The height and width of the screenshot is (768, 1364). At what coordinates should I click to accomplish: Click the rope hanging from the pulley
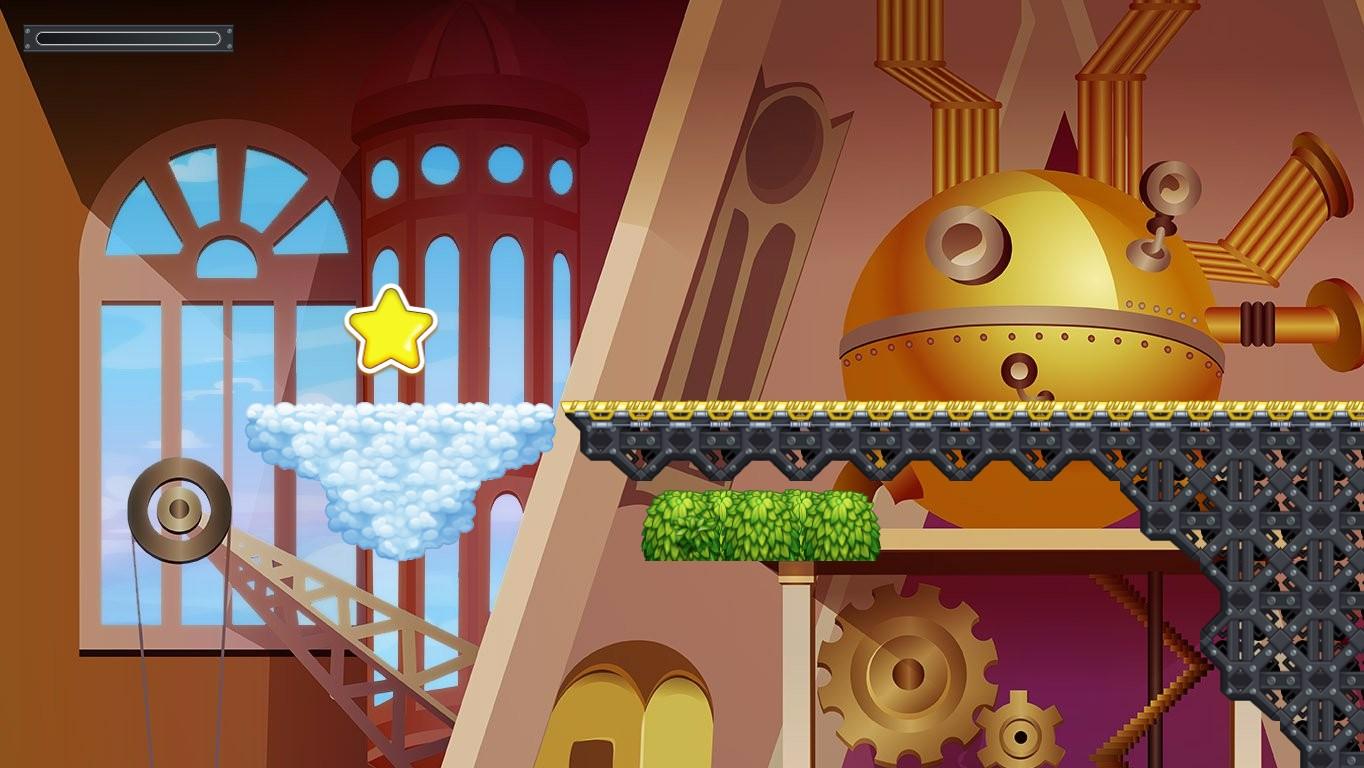[x=140, y=650]
